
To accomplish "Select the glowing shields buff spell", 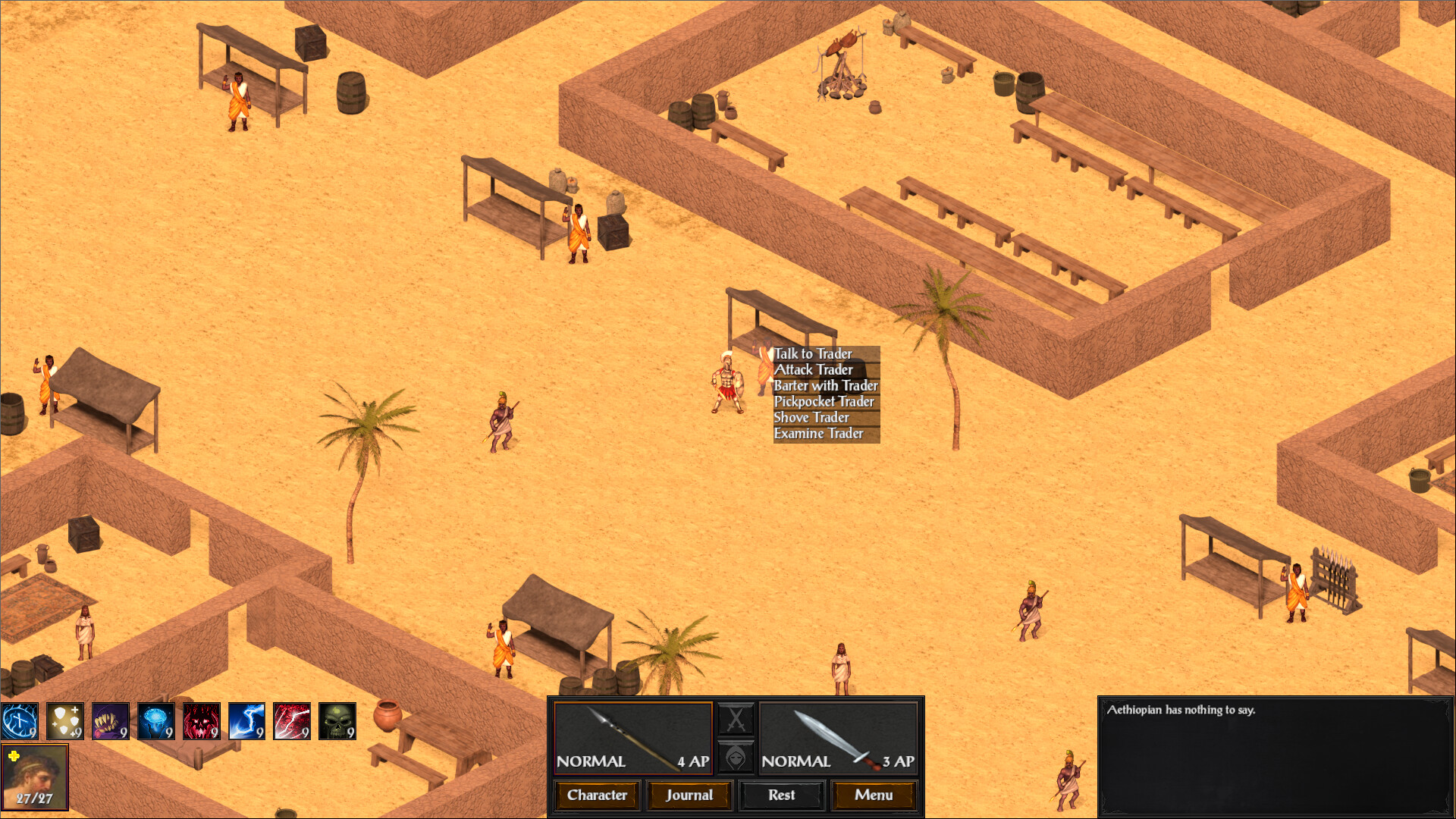I will coord(65,720).
